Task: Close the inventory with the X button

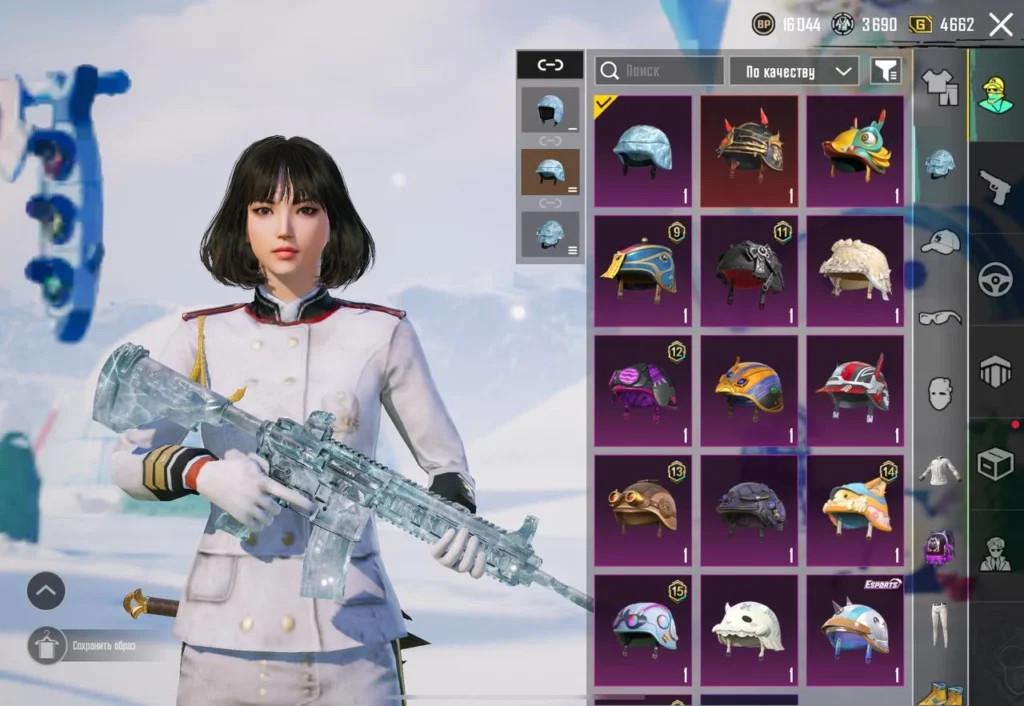Action: (1000, 25)
